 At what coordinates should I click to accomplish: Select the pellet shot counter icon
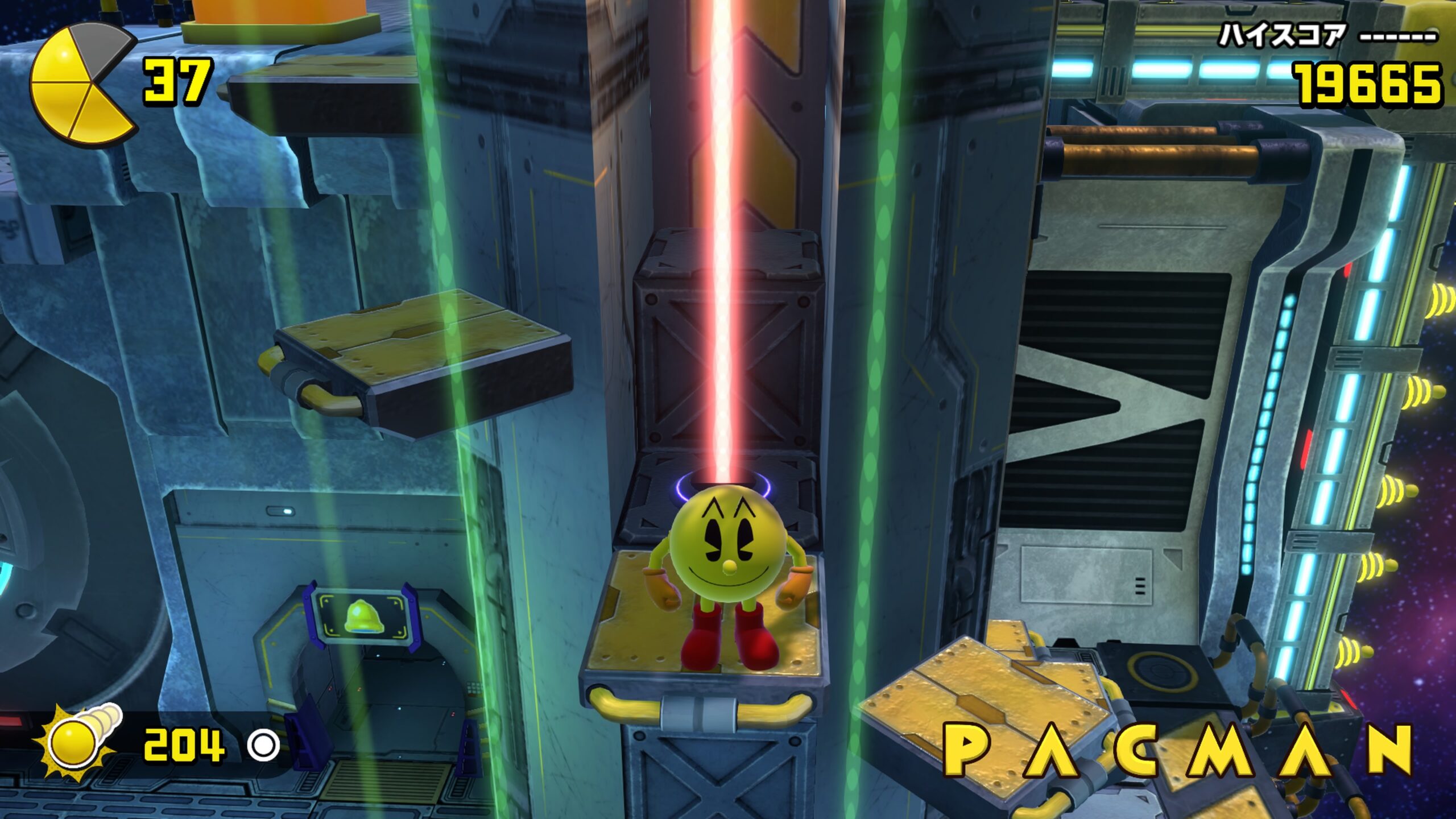pos(77,742)
